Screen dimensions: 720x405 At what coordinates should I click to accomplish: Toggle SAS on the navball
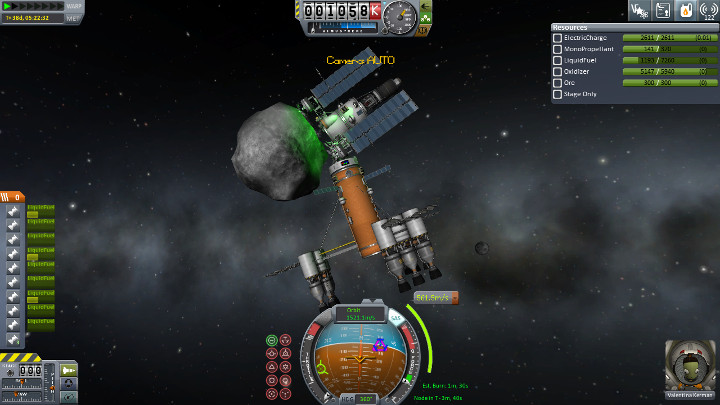coord(395,317)
